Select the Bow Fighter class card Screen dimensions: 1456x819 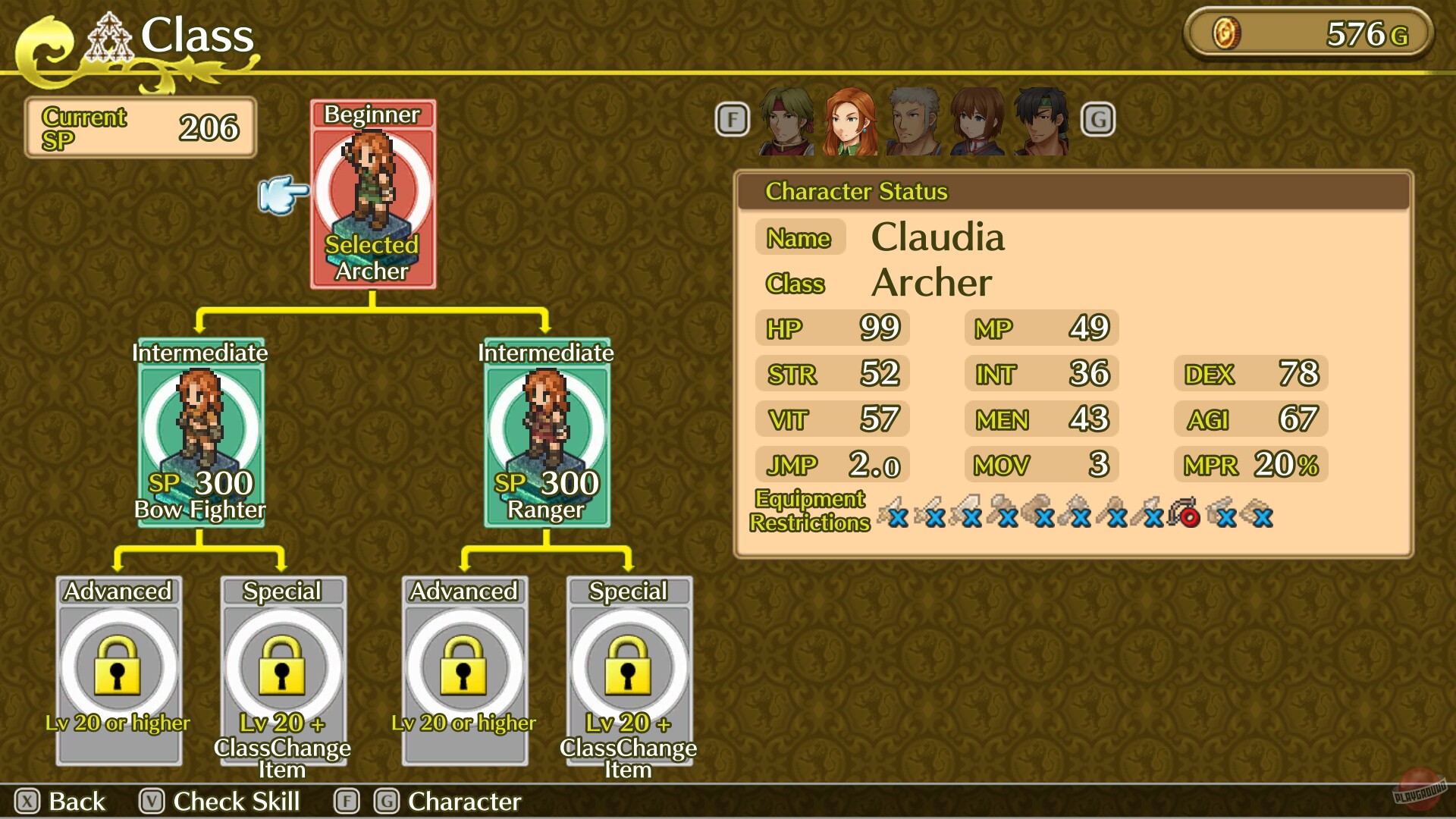click(199, 432)
